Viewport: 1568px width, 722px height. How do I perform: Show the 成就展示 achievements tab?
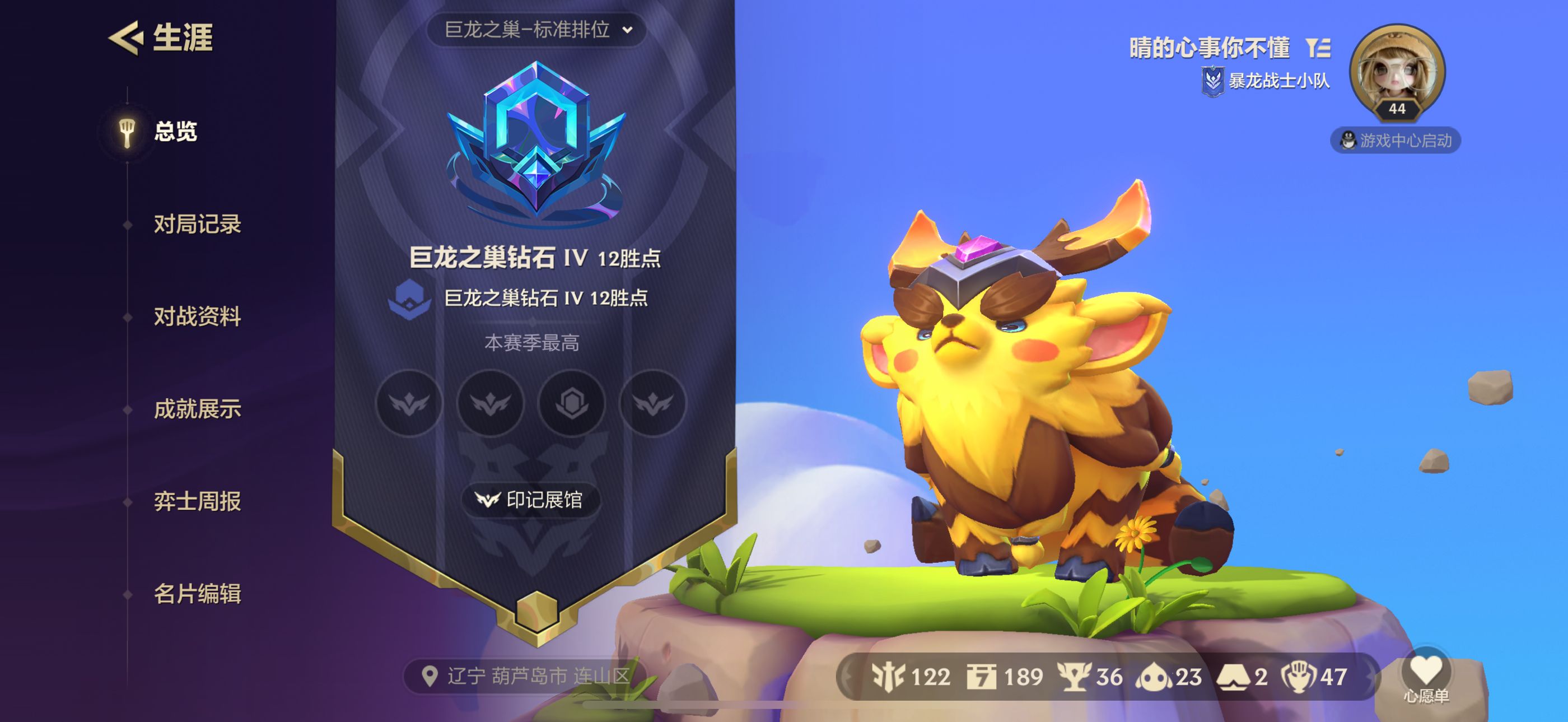197,409
